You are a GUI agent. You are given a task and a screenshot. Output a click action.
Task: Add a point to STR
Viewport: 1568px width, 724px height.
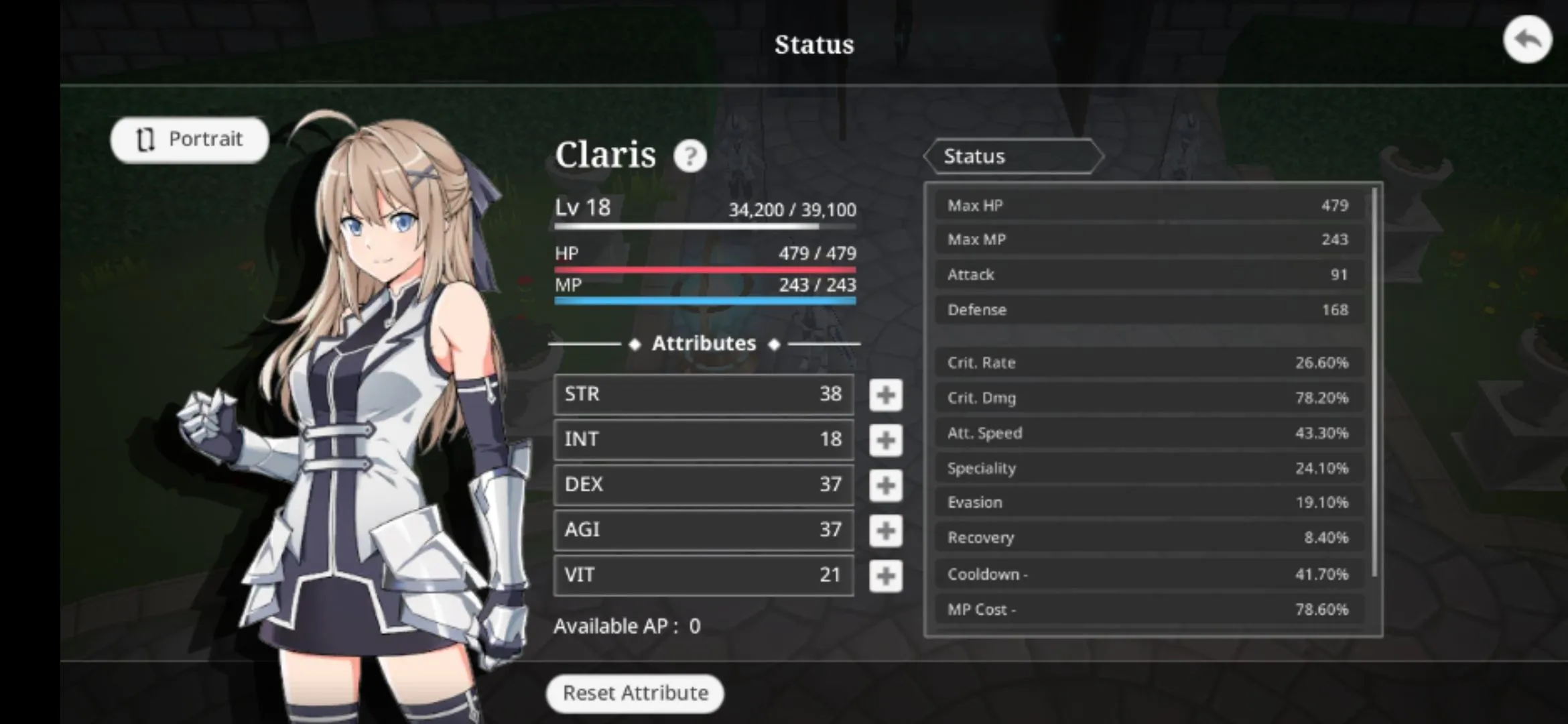coord(885,395)
